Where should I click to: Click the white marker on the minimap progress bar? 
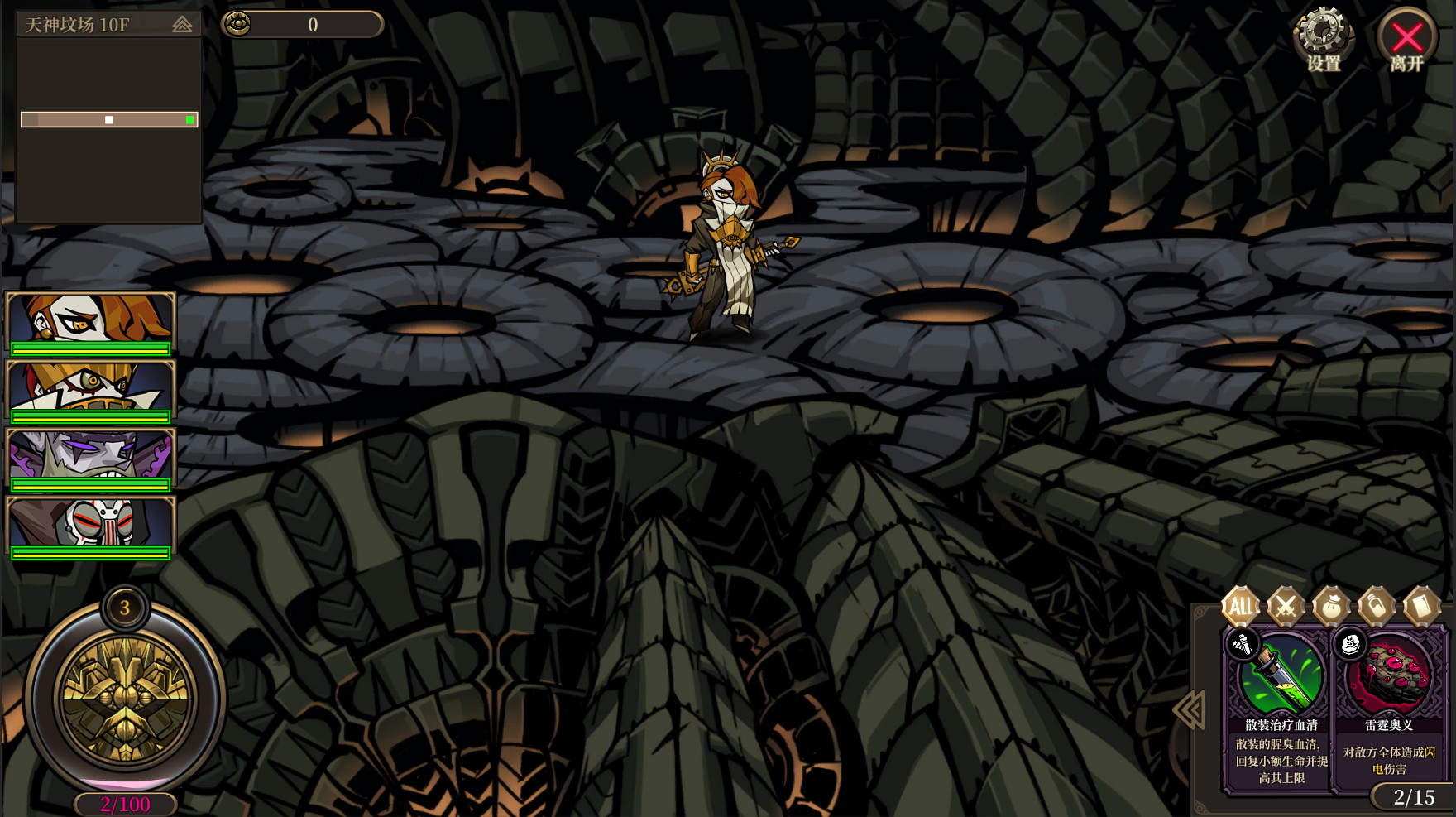pyautogui.click(x=108, y=119)
